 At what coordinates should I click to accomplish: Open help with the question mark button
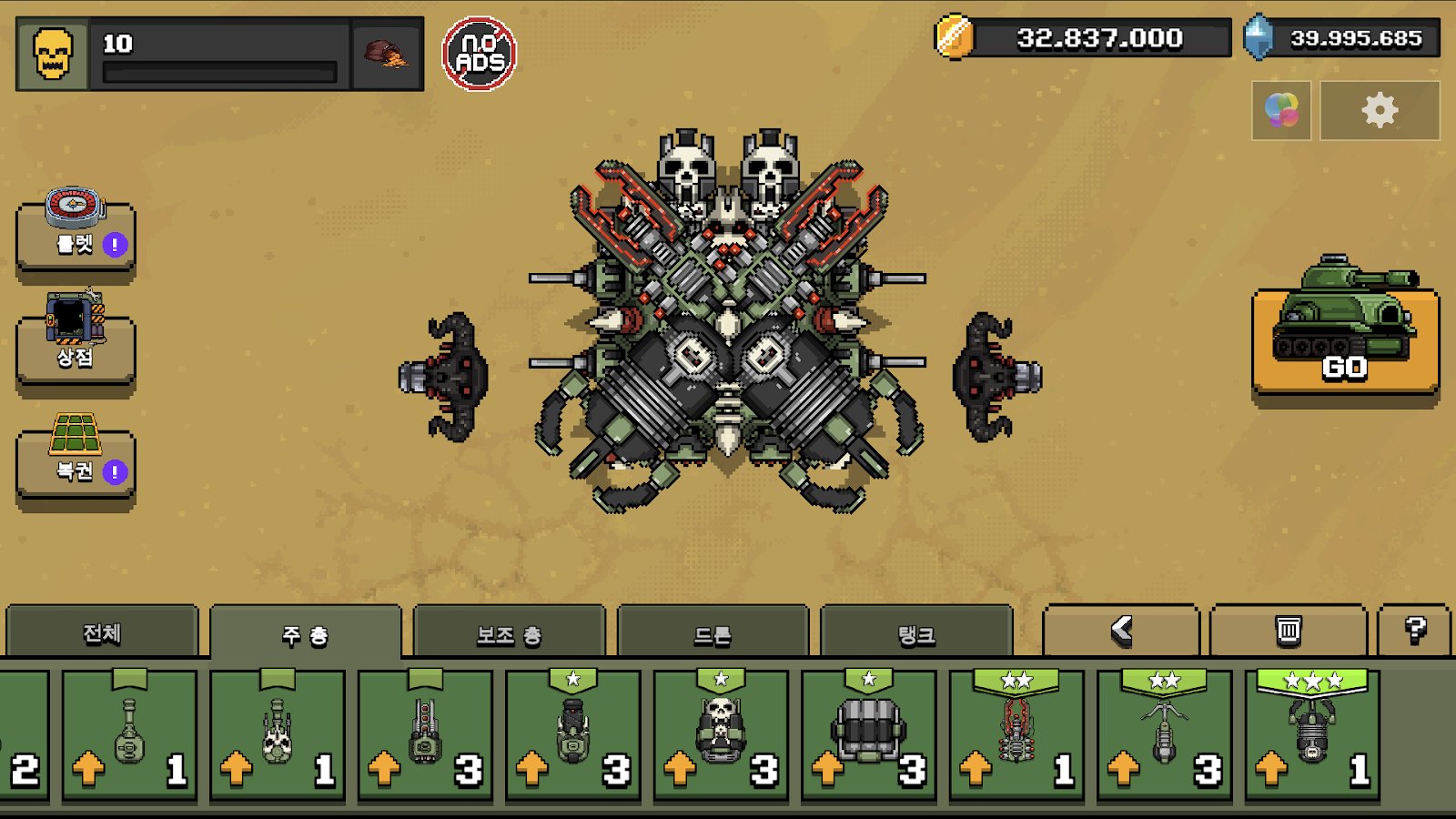(1414, 631)
